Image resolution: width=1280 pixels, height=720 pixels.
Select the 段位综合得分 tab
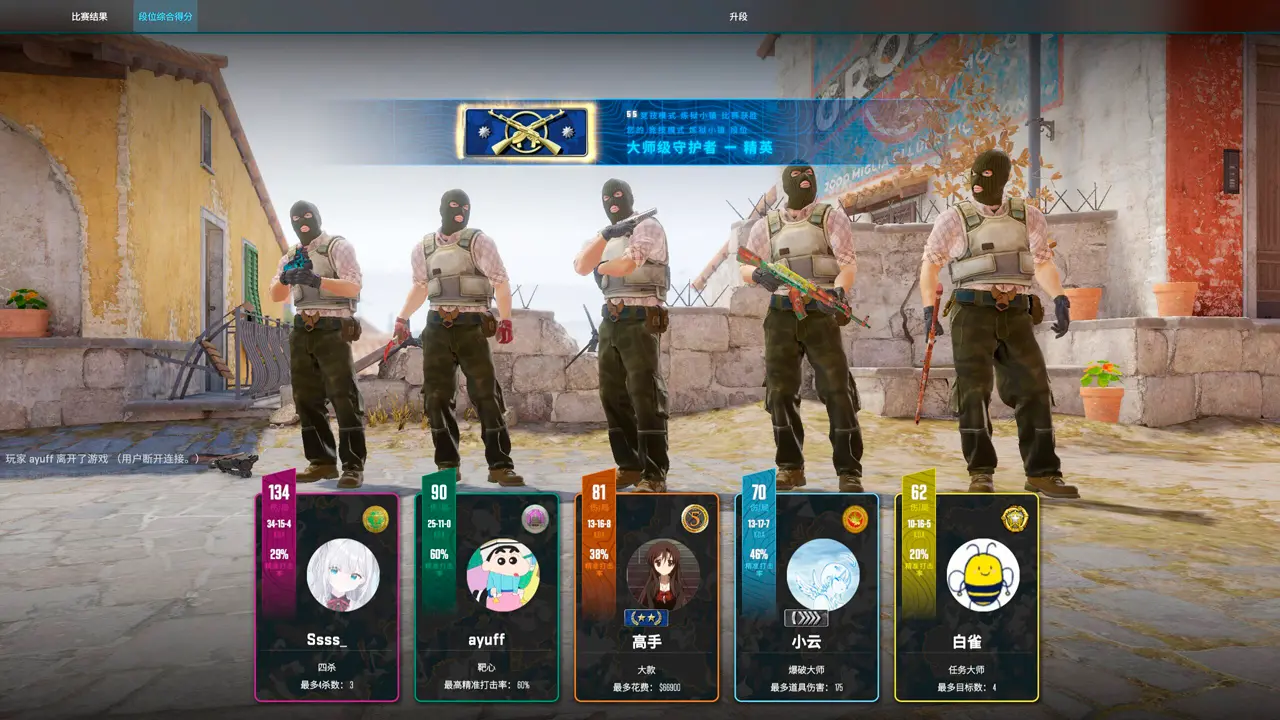(x=166, y=17)
